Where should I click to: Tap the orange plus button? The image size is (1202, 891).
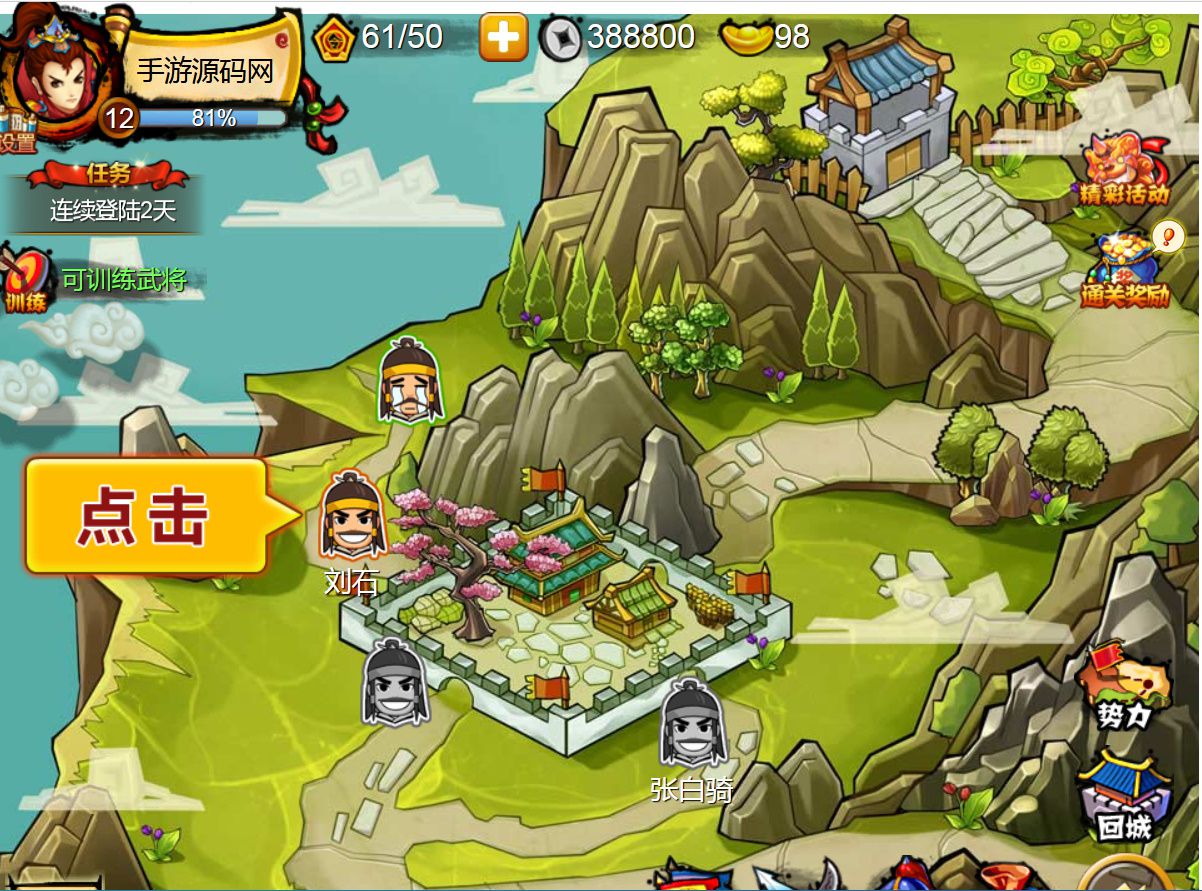[503, 39]
